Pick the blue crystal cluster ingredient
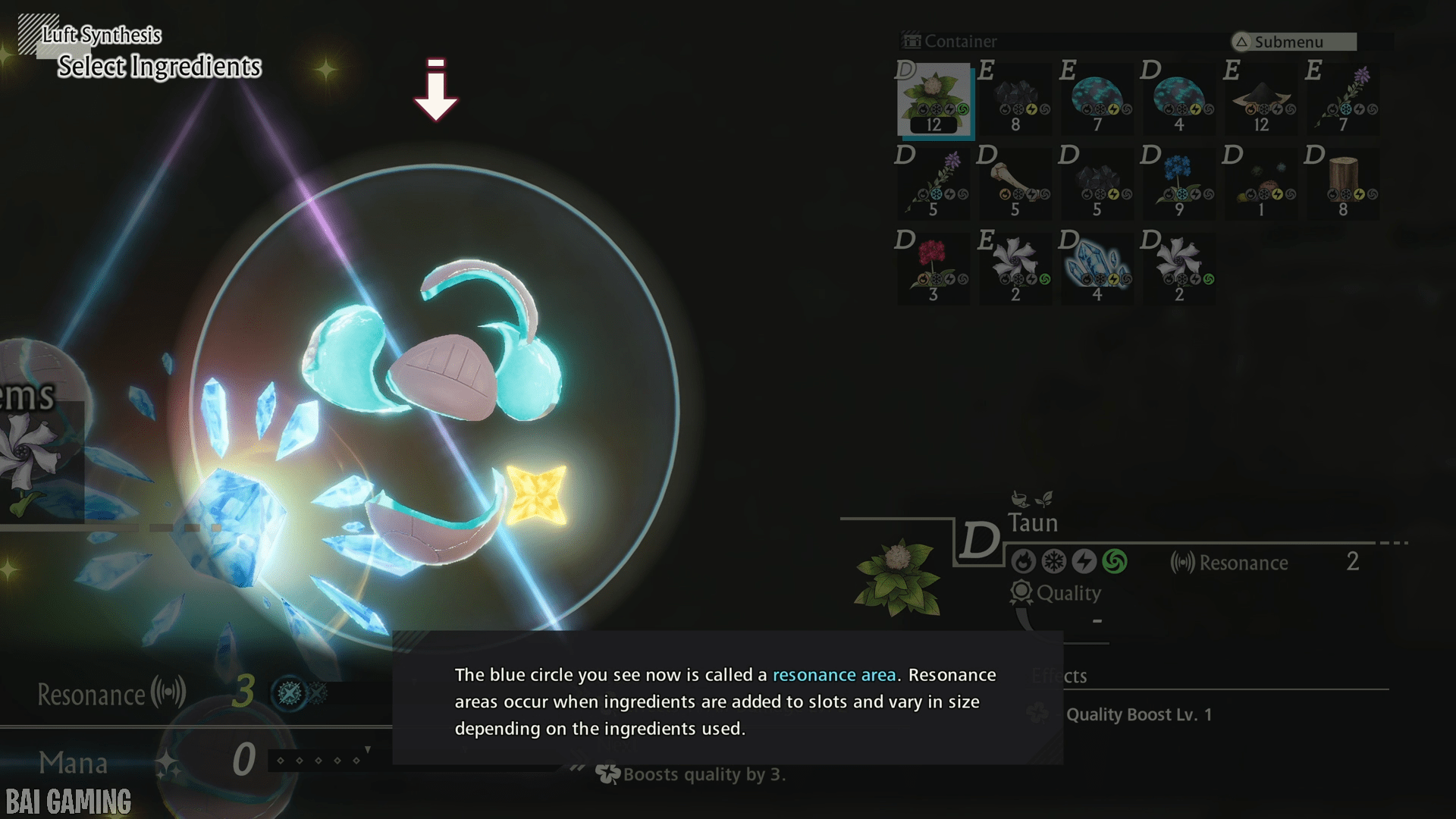This screenshot has width=1456, height=819. (x=1098, y=269)
